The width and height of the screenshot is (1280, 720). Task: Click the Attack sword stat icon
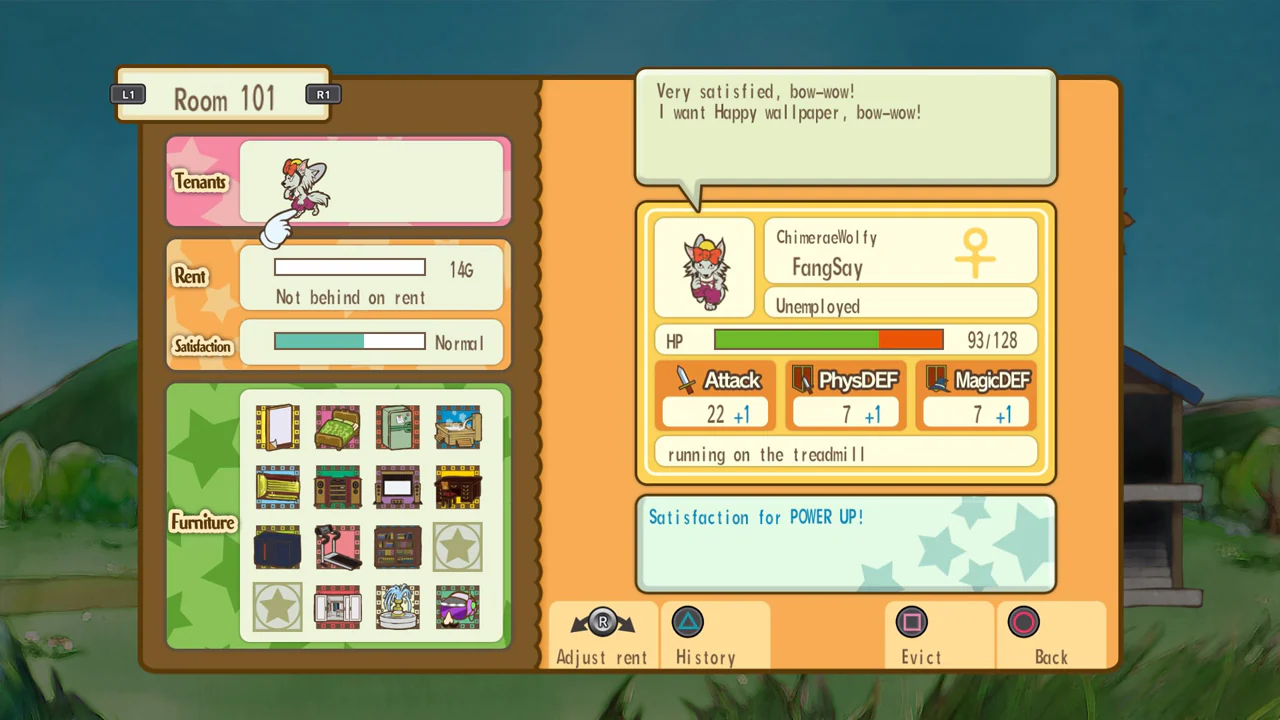tap(684, 379)
